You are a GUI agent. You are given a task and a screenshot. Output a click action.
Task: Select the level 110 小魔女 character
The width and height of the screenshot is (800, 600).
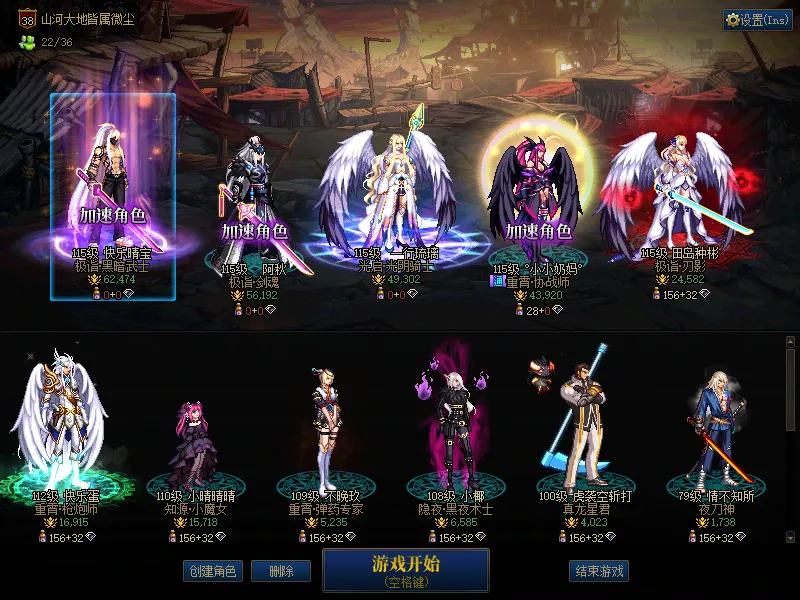point(192,440)
